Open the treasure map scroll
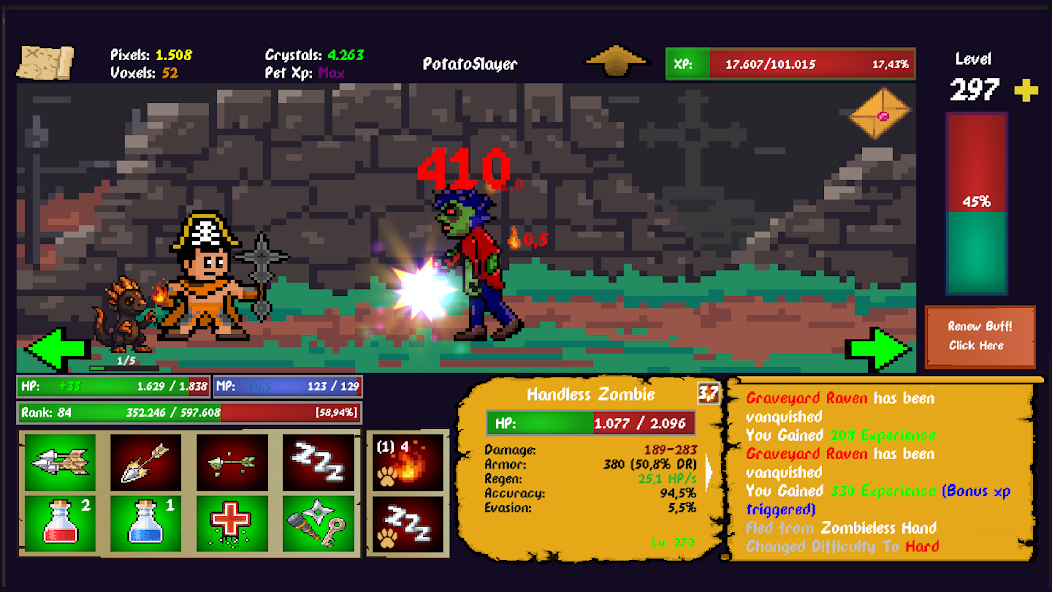Screen dimensions: 1052x592 click(45, 62)
